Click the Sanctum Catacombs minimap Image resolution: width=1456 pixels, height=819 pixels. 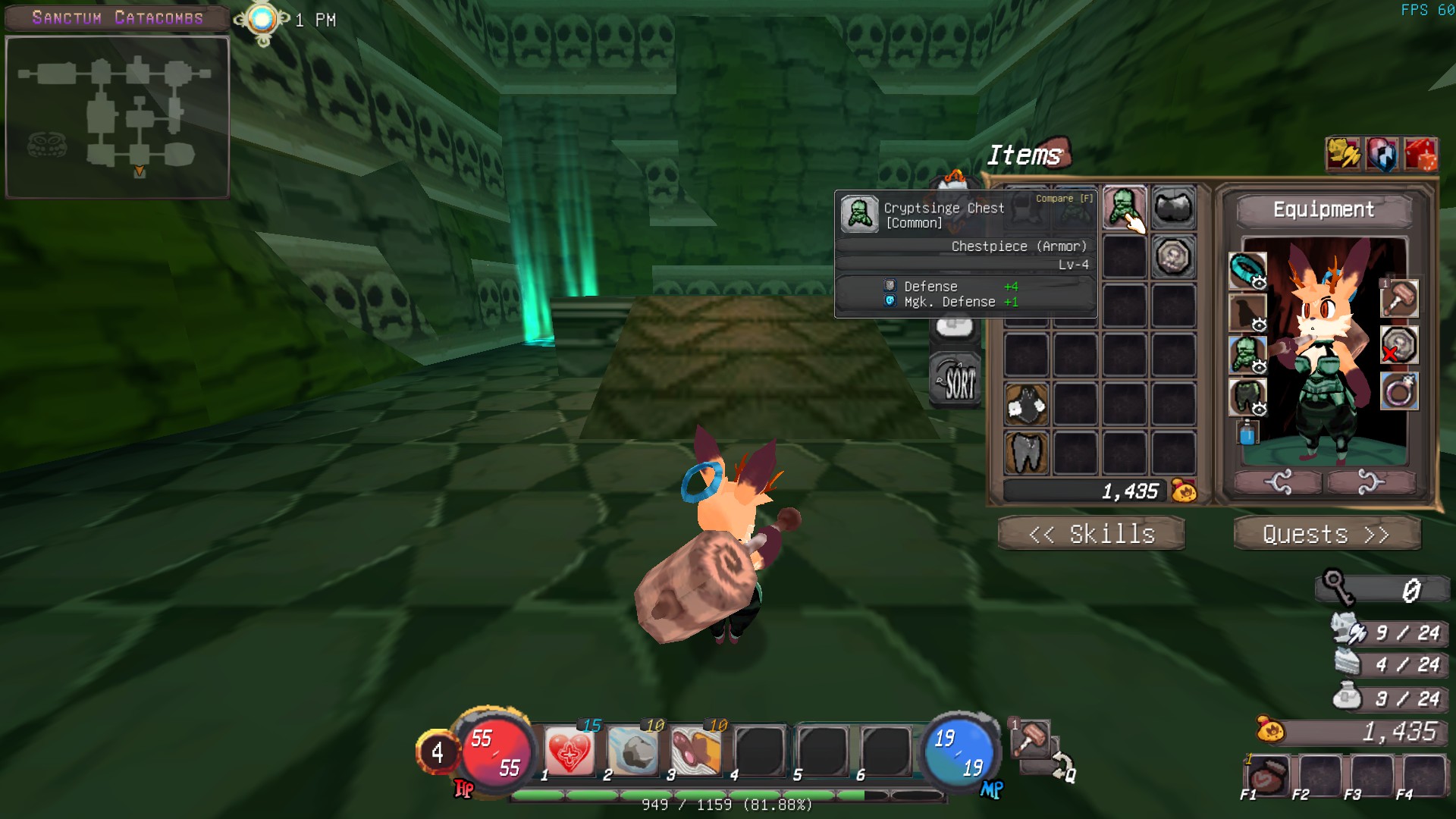tap(118, 118)
